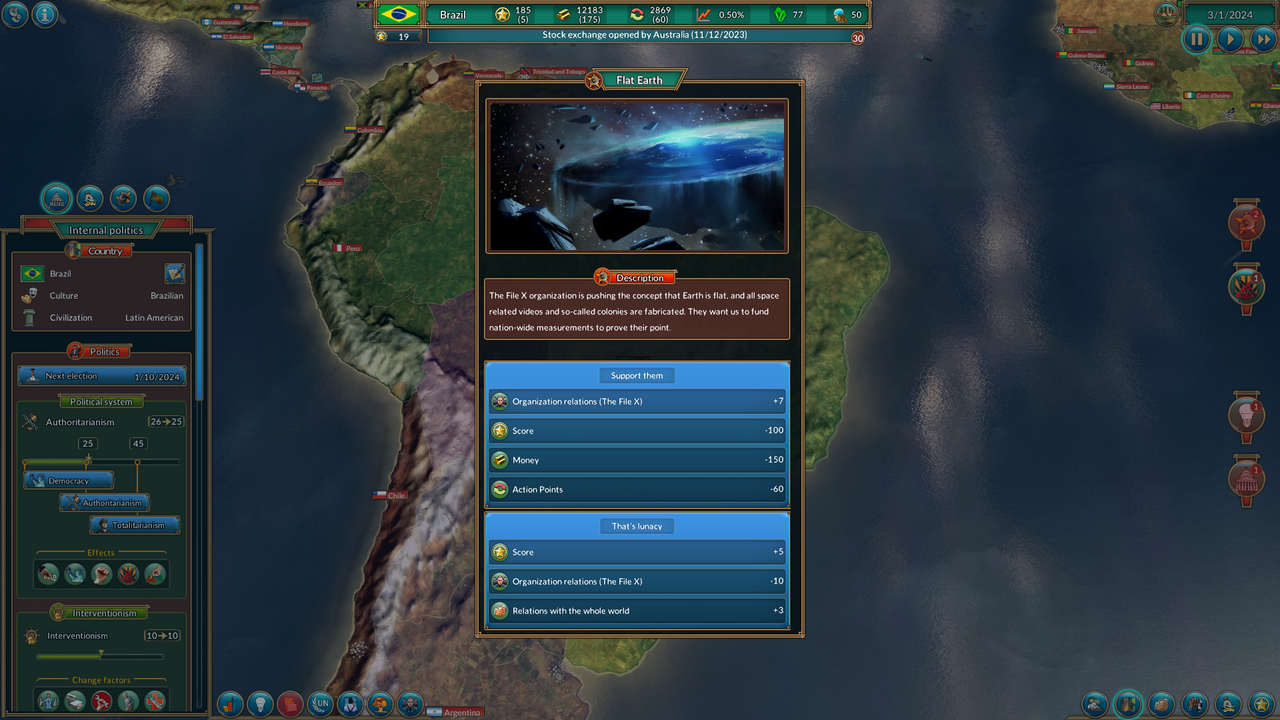Choose 'That's lunacy' in the Flat Earth event
Viewport: 1280px width, 720px height.
click(x=637, y=525)
